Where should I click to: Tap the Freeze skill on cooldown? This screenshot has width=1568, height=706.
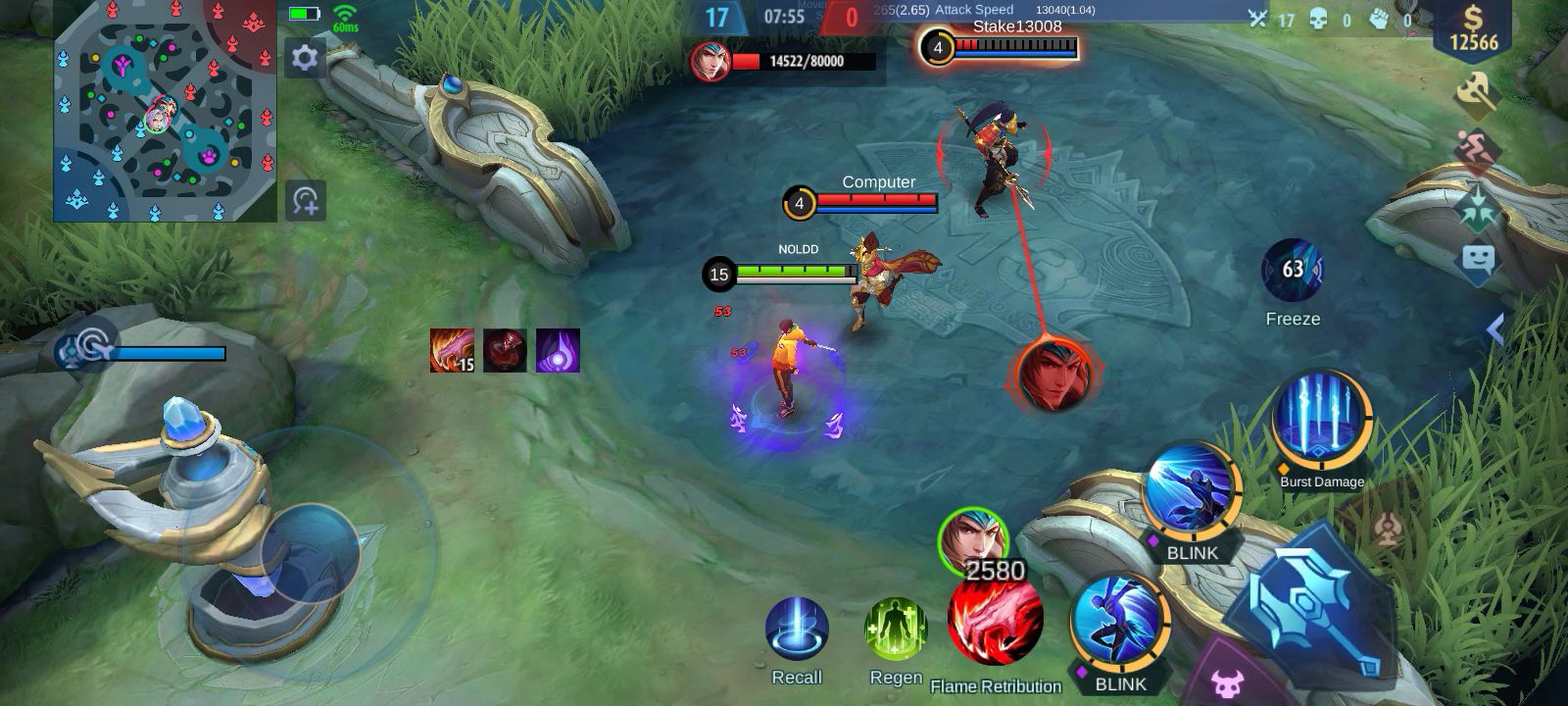(x=1293, y=269)
